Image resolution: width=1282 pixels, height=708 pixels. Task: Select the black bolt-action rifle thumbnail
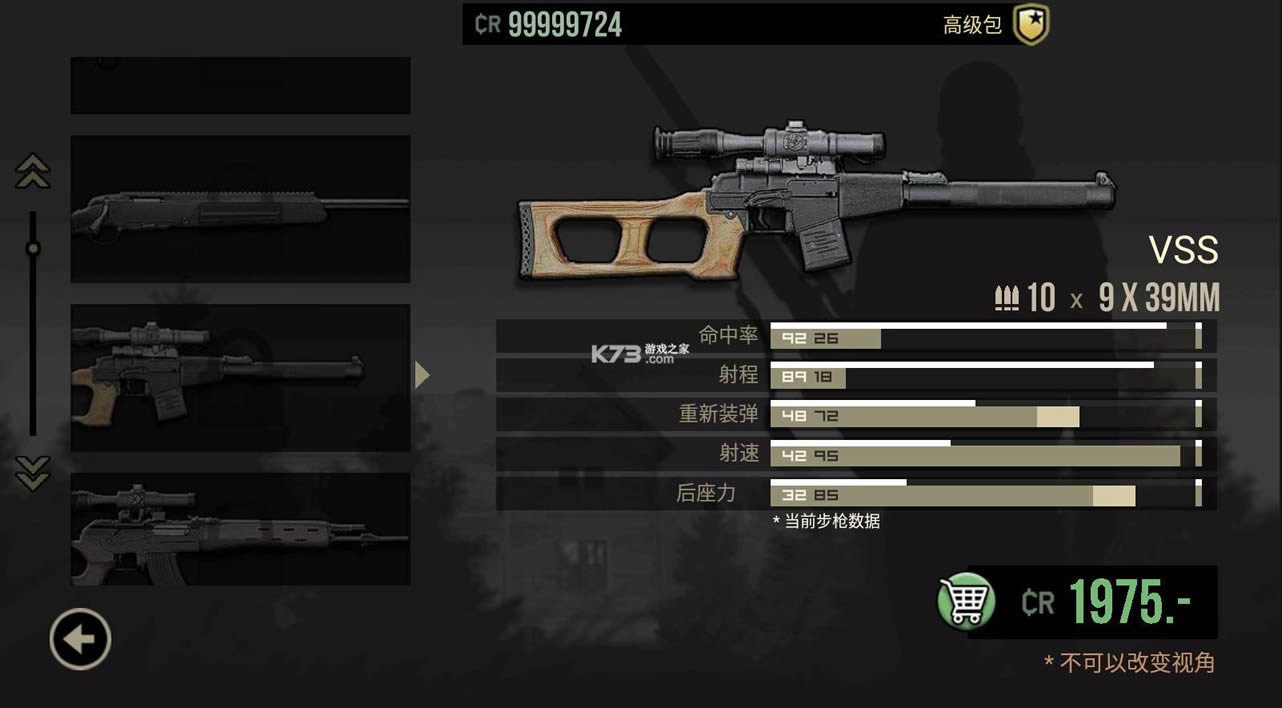pos(240,209)
